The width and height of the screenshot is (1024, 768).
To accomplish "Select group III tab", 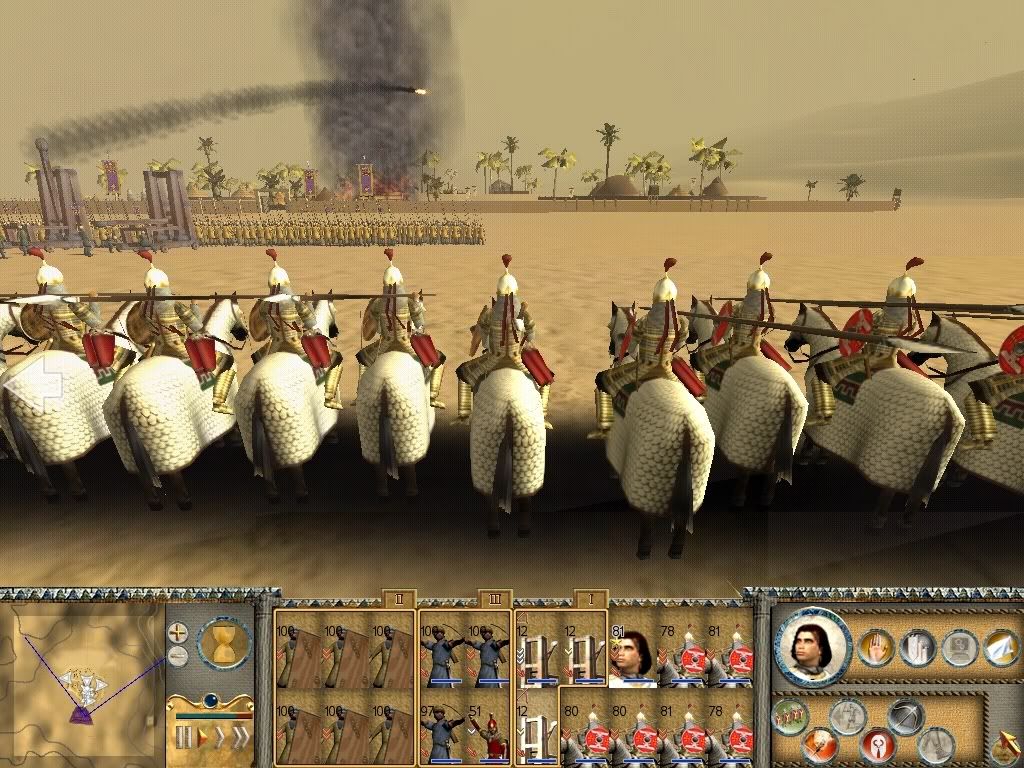I will (495, 598).
